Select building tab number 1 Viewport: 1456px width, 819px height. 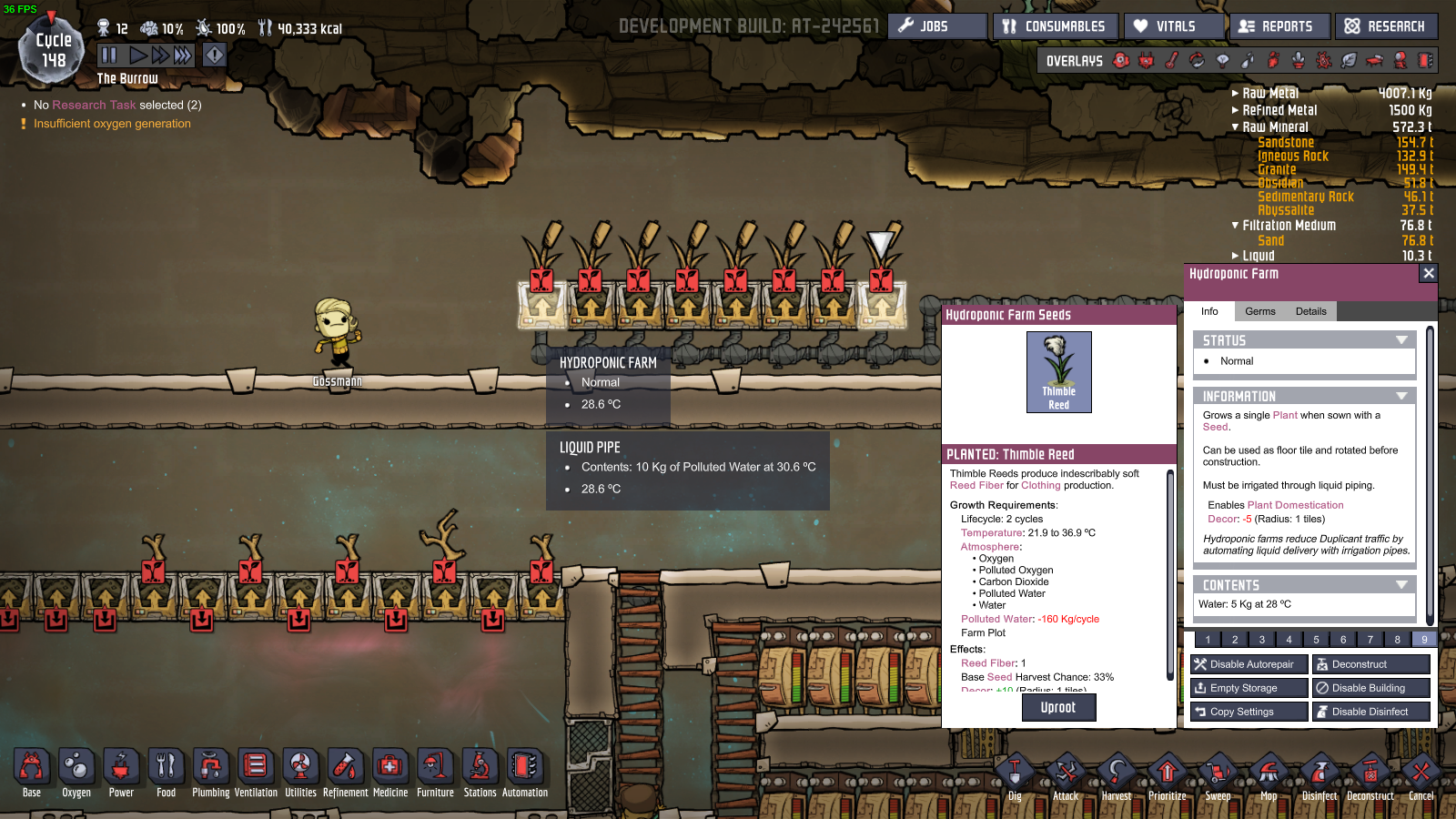(x=1208, y=639)
